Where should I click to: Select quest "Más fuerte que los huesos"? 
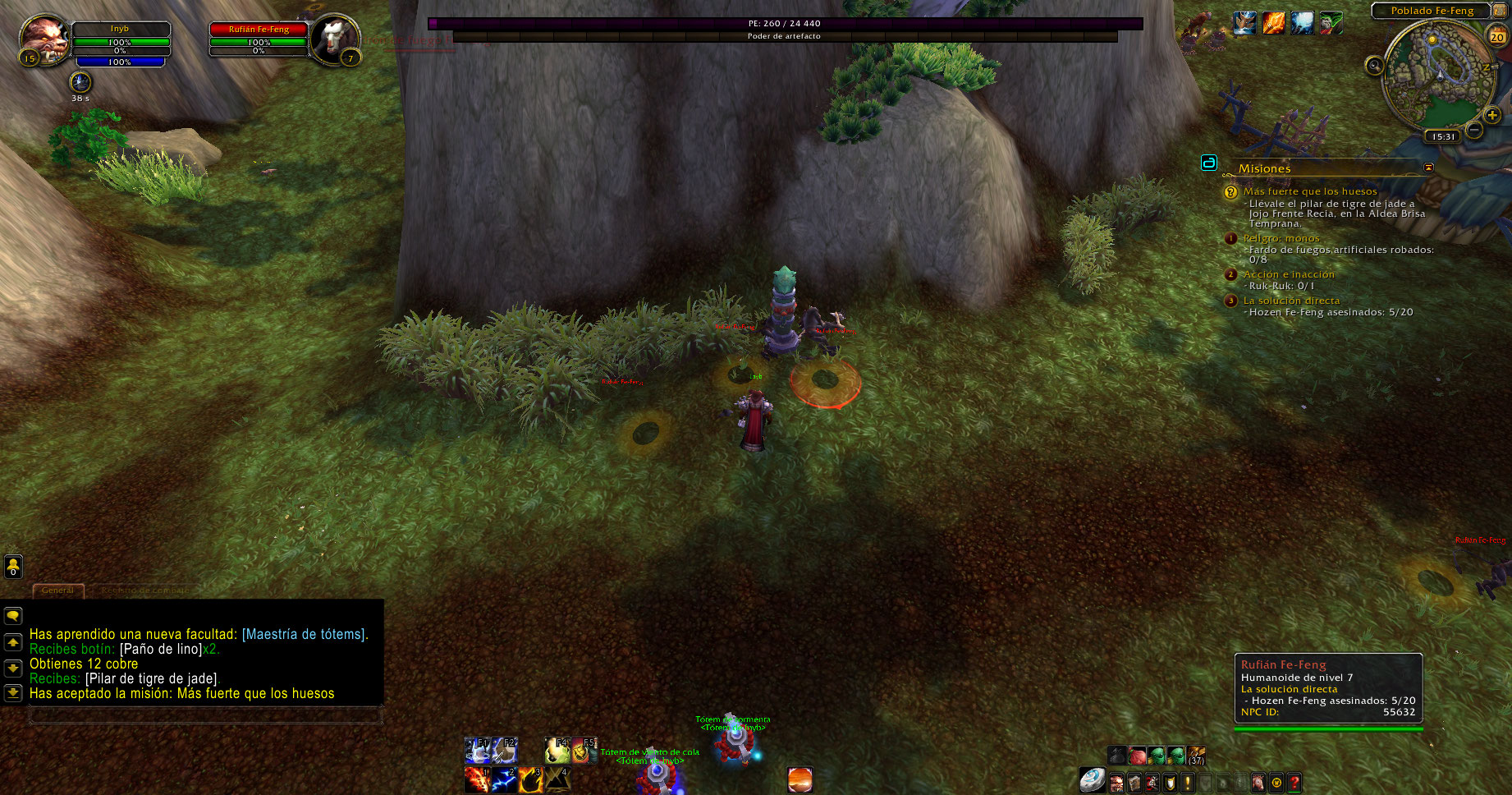tap(1310, 191)
